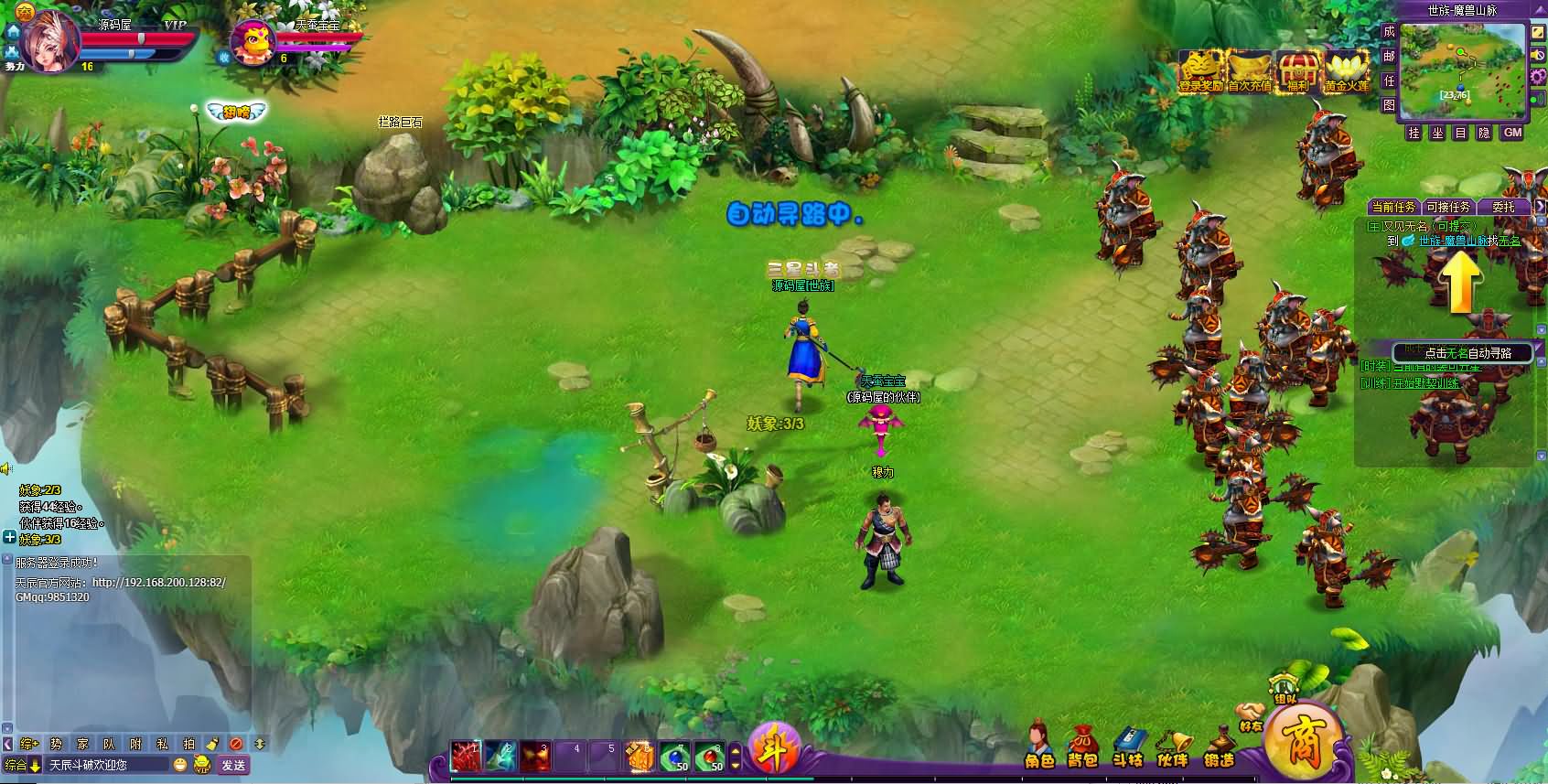This screenshot has width=1548, height=784.
Task: Click the minimap of 世族-魔兽山脉
Action: 1462,70
